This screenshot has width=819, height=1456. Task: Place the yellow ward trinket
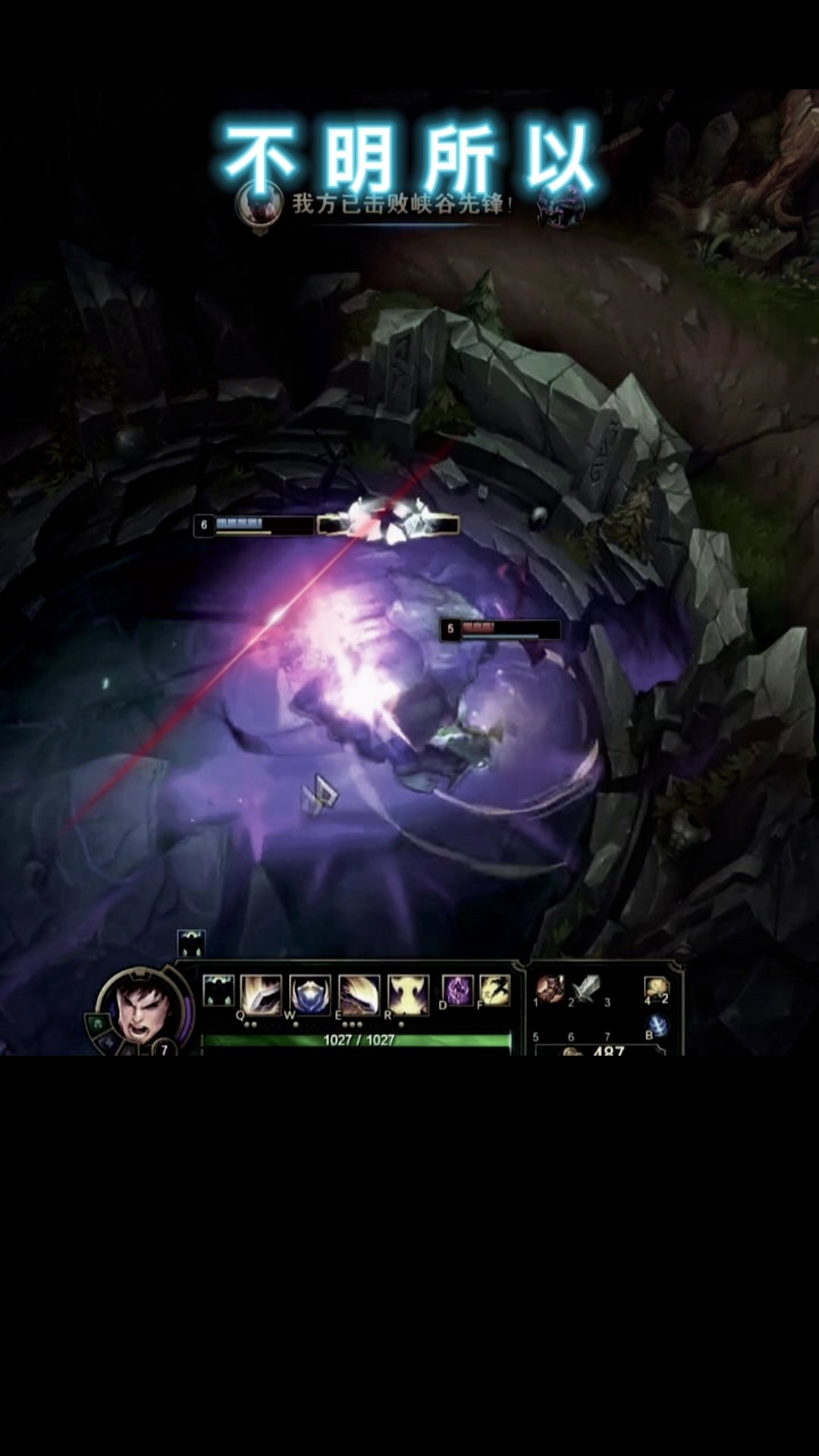(656, 988)
